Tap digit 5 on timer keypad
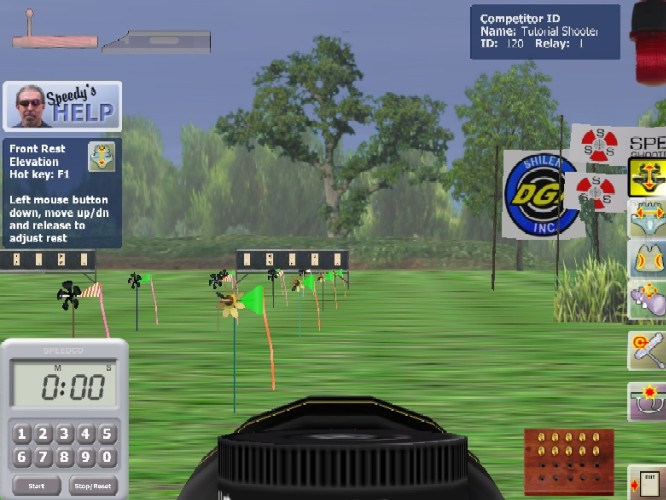Image resolution: width=666 pixels, height=500 pixels. tap(108, 434)
